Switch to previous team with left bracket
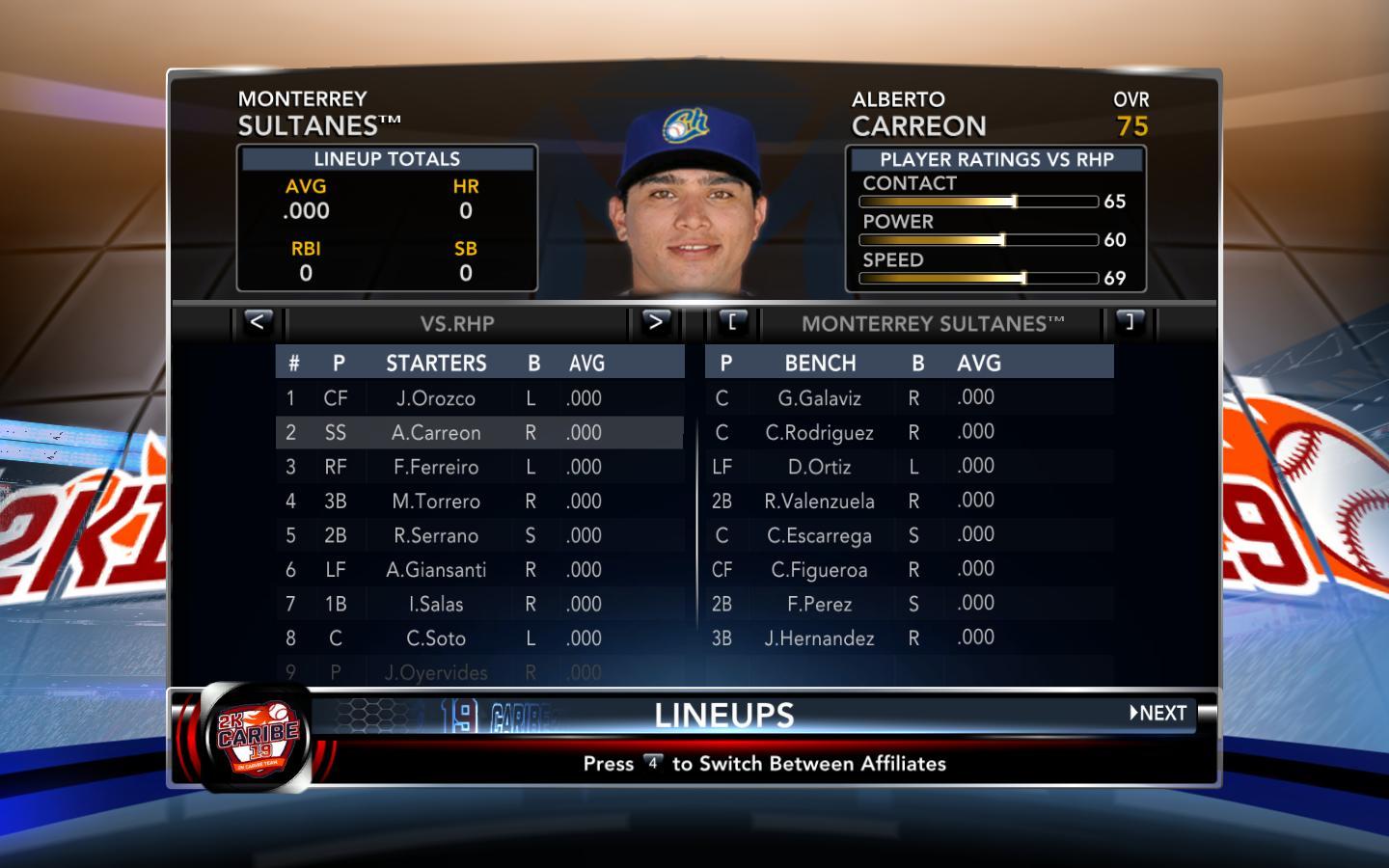Viewport: 1389px width, 868px height. [x=732, y=322]
